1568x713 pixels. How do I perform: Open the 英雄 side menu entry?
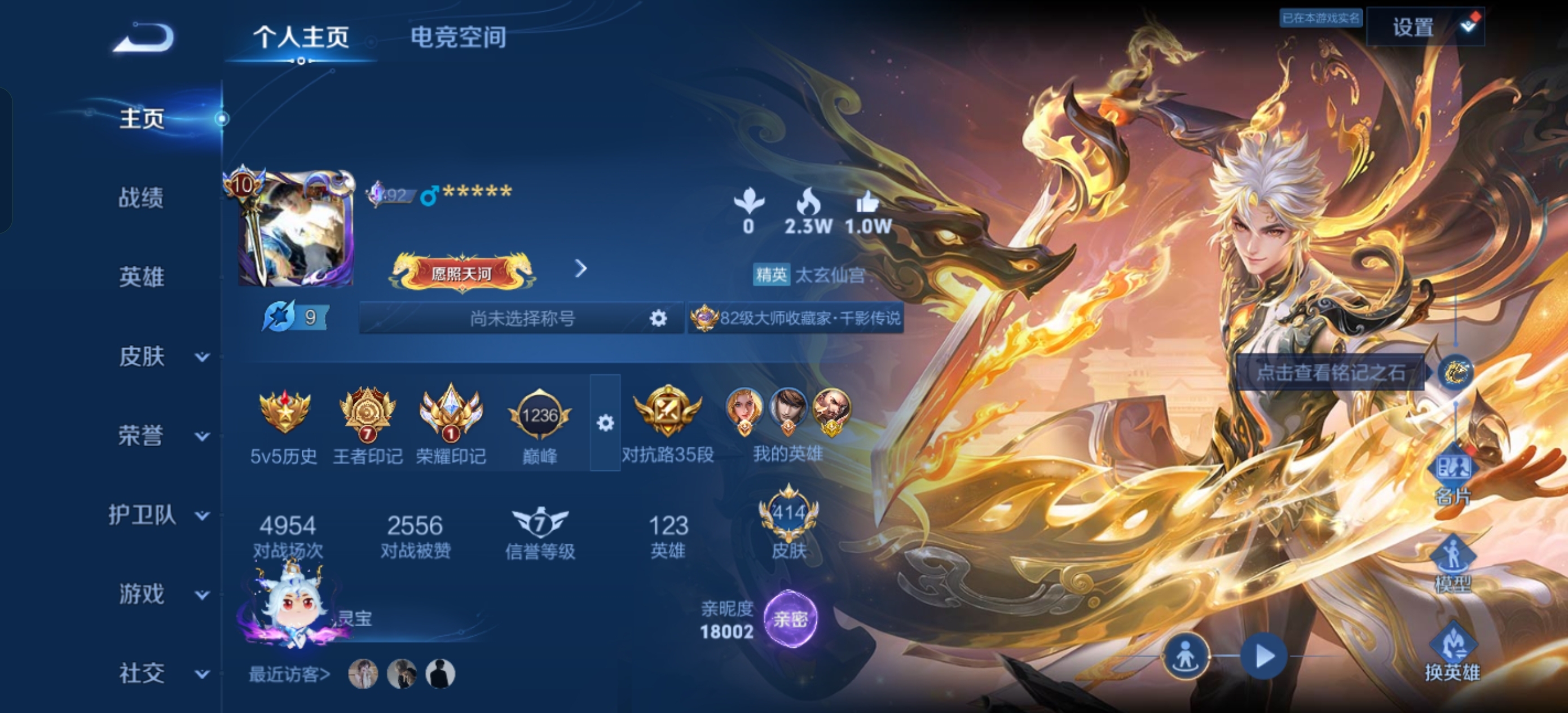pos(141,277)
